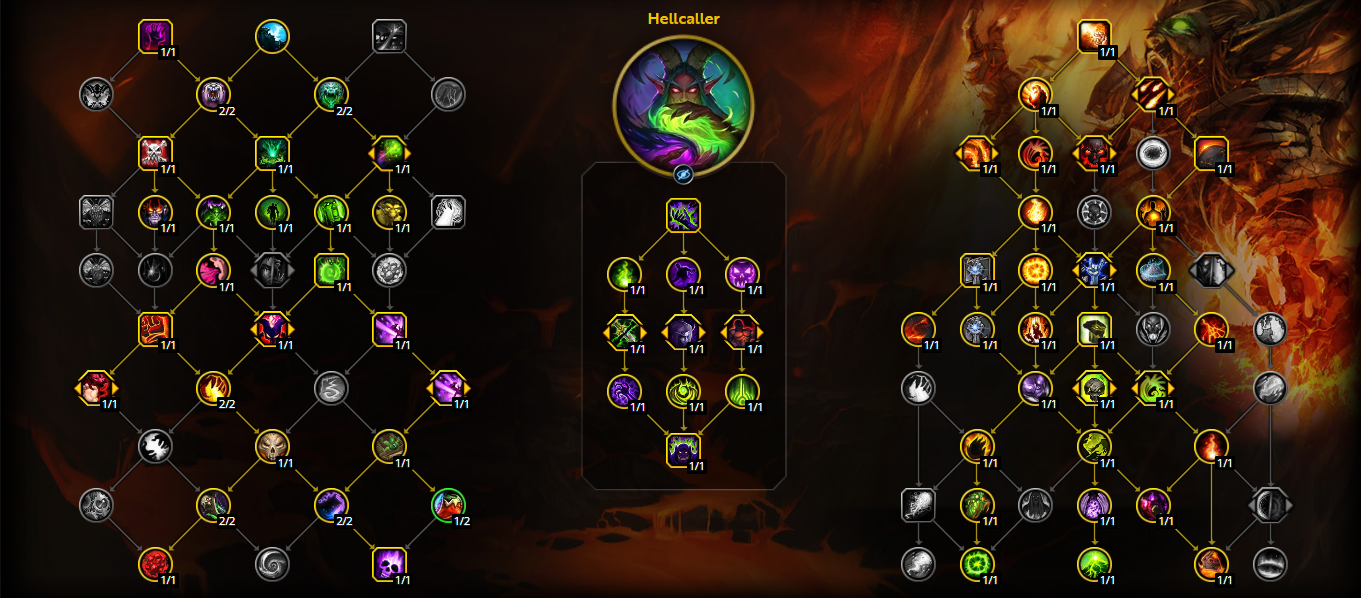
Task: Select the purple skull square talent
Action: coord(389,564)
